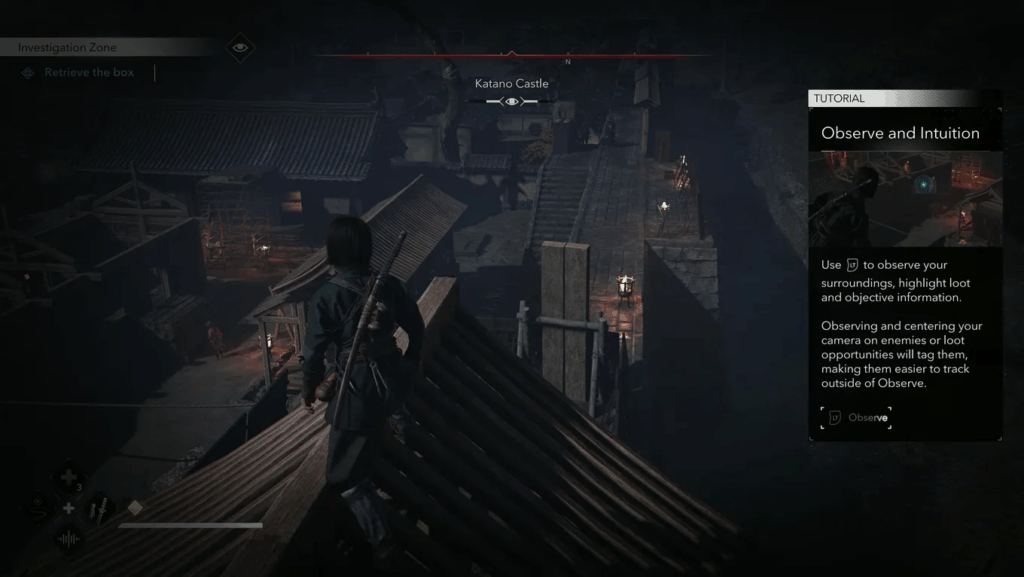Image resolution: width=1024 pixels, height=577 pixels.
Task: Click the eye diamond icon beside Investigation Zone
Action: (x=239, y=46)
